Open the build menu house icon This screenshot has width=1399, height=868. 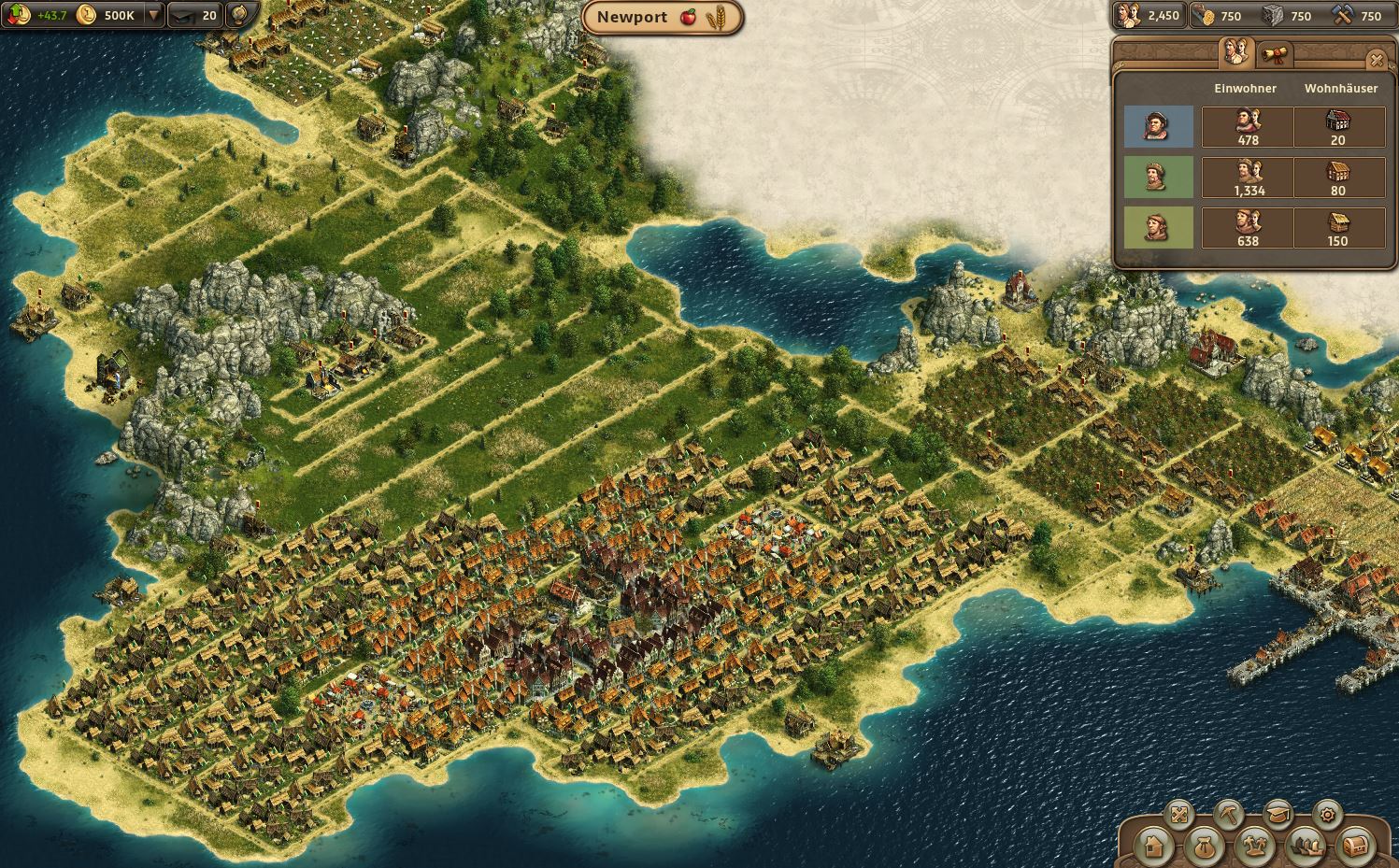(x=1152, y=847)
